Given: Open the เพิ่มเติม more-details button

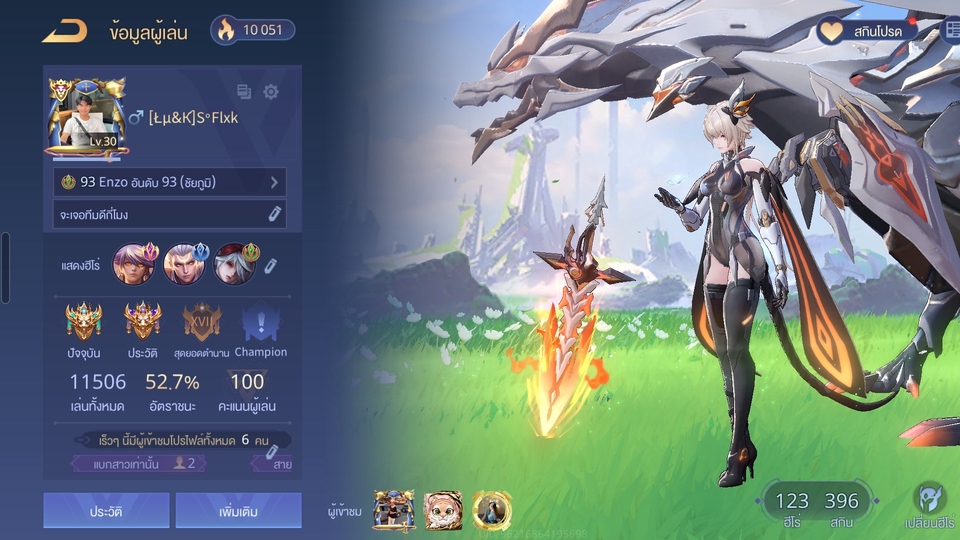Looking at the screenshot, I should 238,511.
